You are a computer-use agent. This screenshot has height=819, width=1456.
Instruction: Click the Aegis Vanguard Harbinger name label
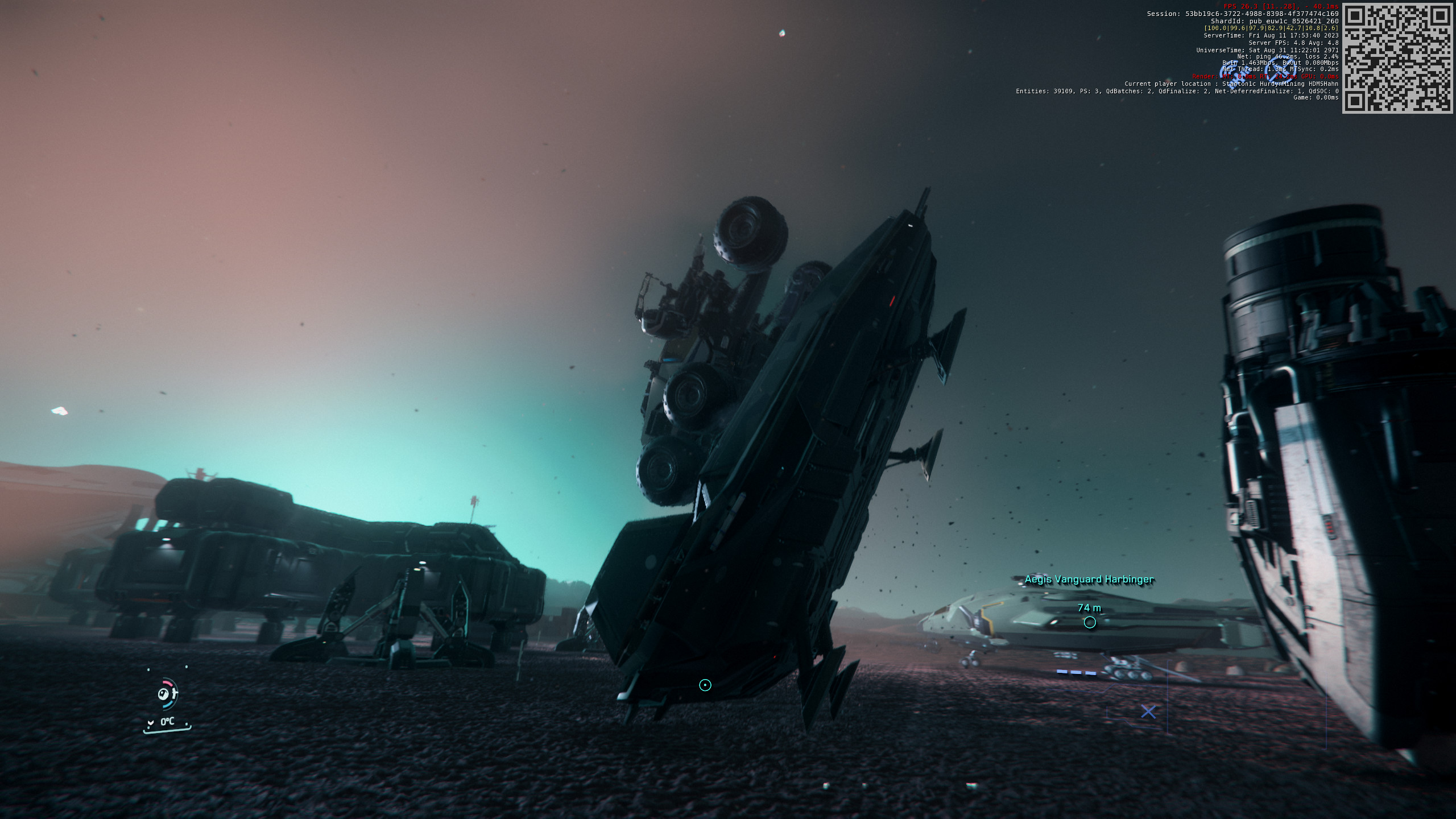[1088, 580]
